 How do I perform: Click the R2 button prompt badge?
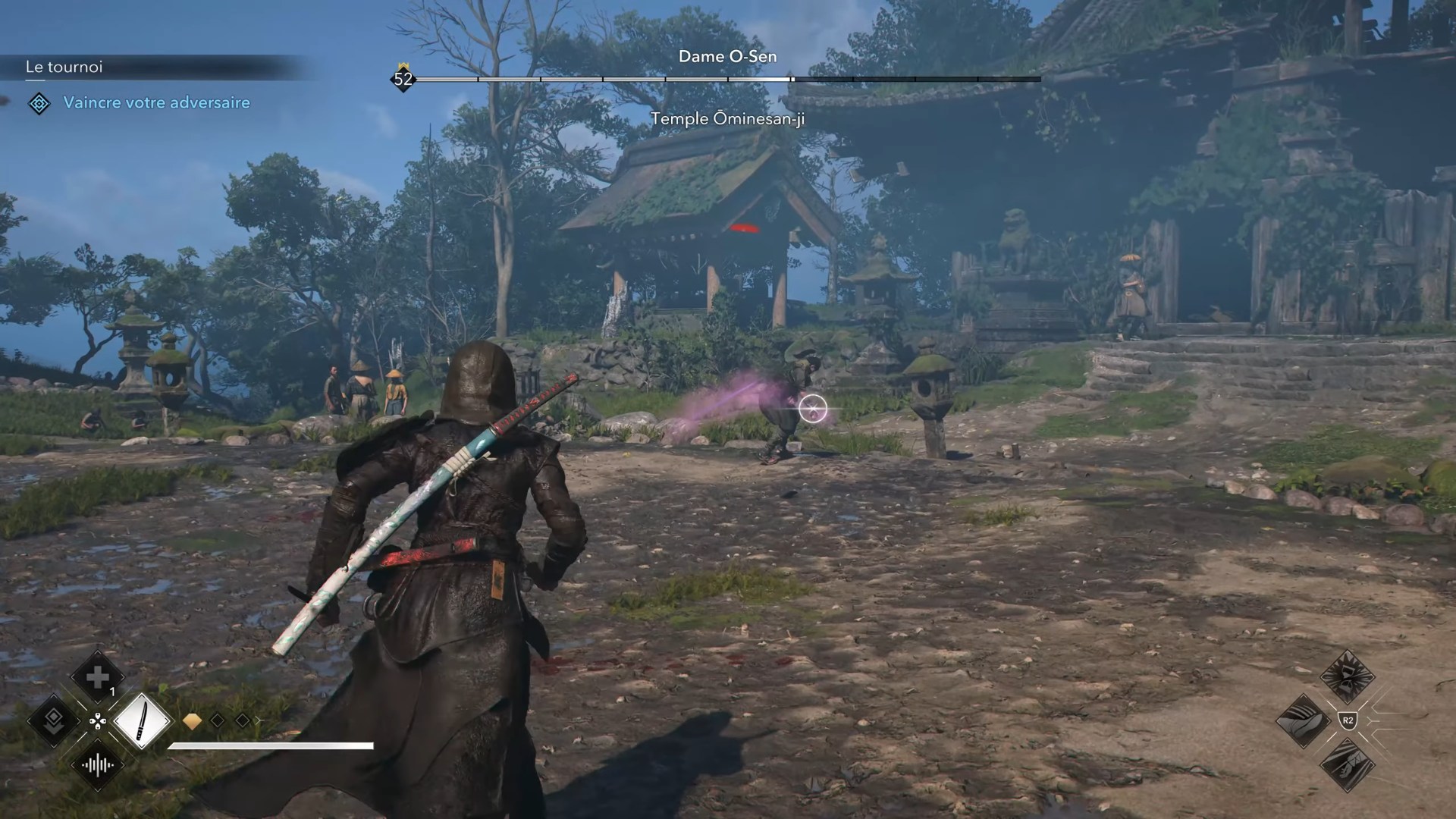pos(1348,720)
